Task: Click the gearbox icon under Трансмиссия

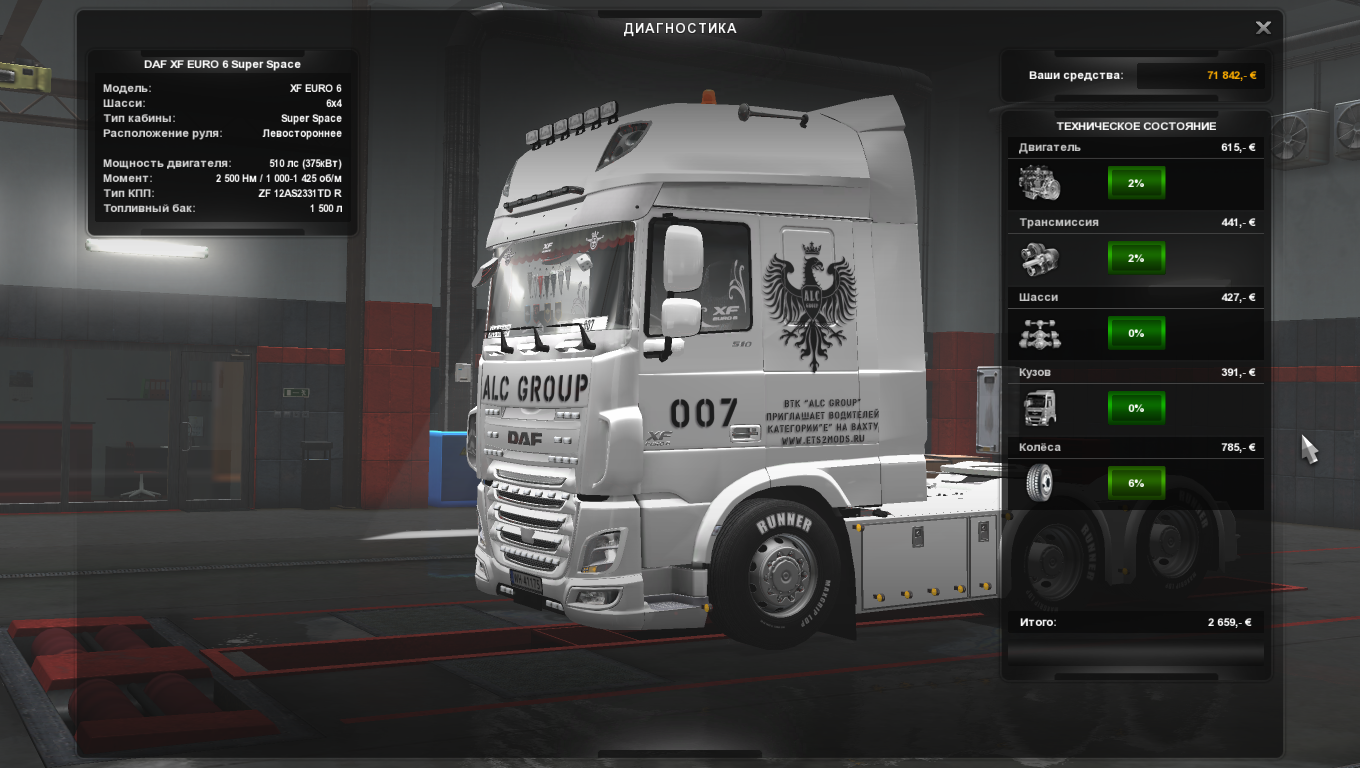Action: coord(1039,259)
